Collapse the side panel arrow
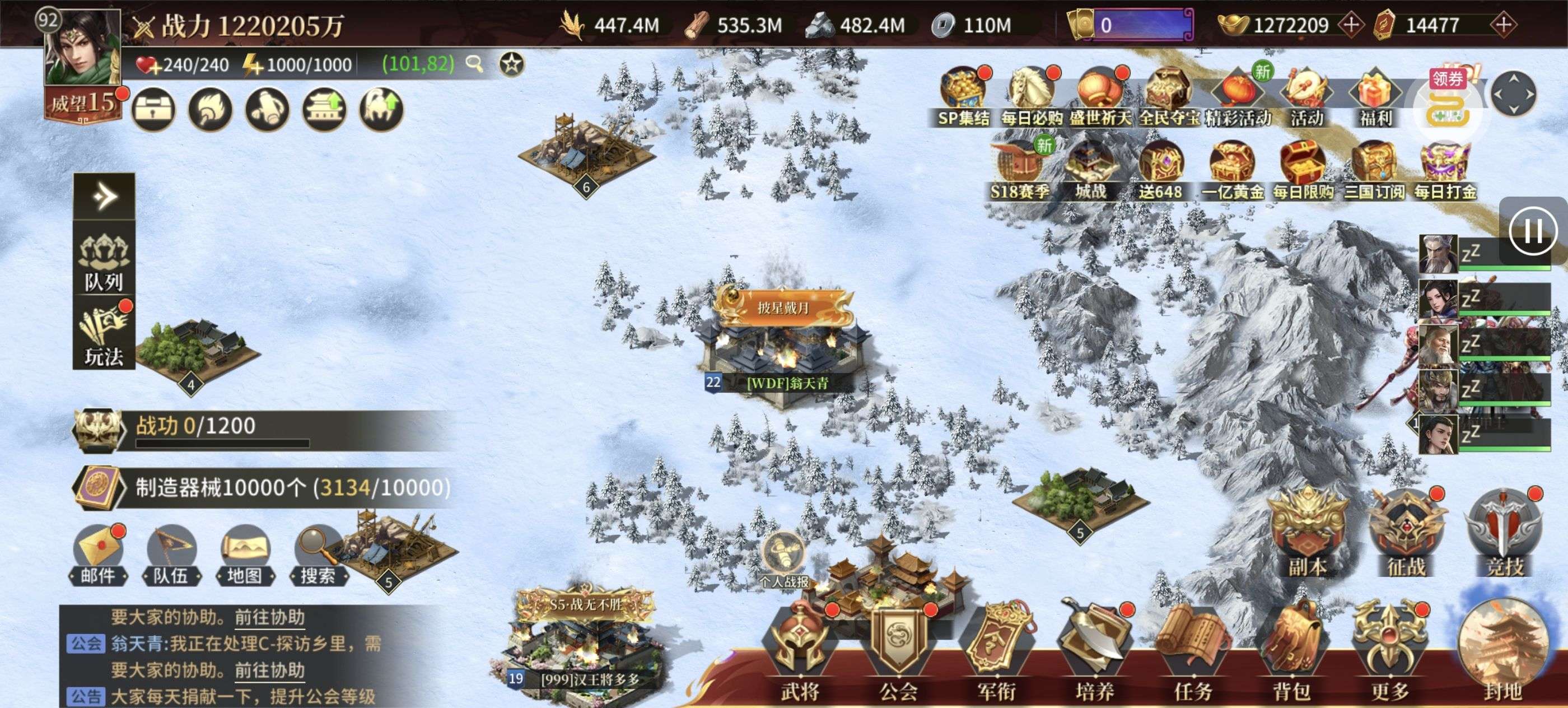Screen dimensions: 1568x708 (104, 196)
